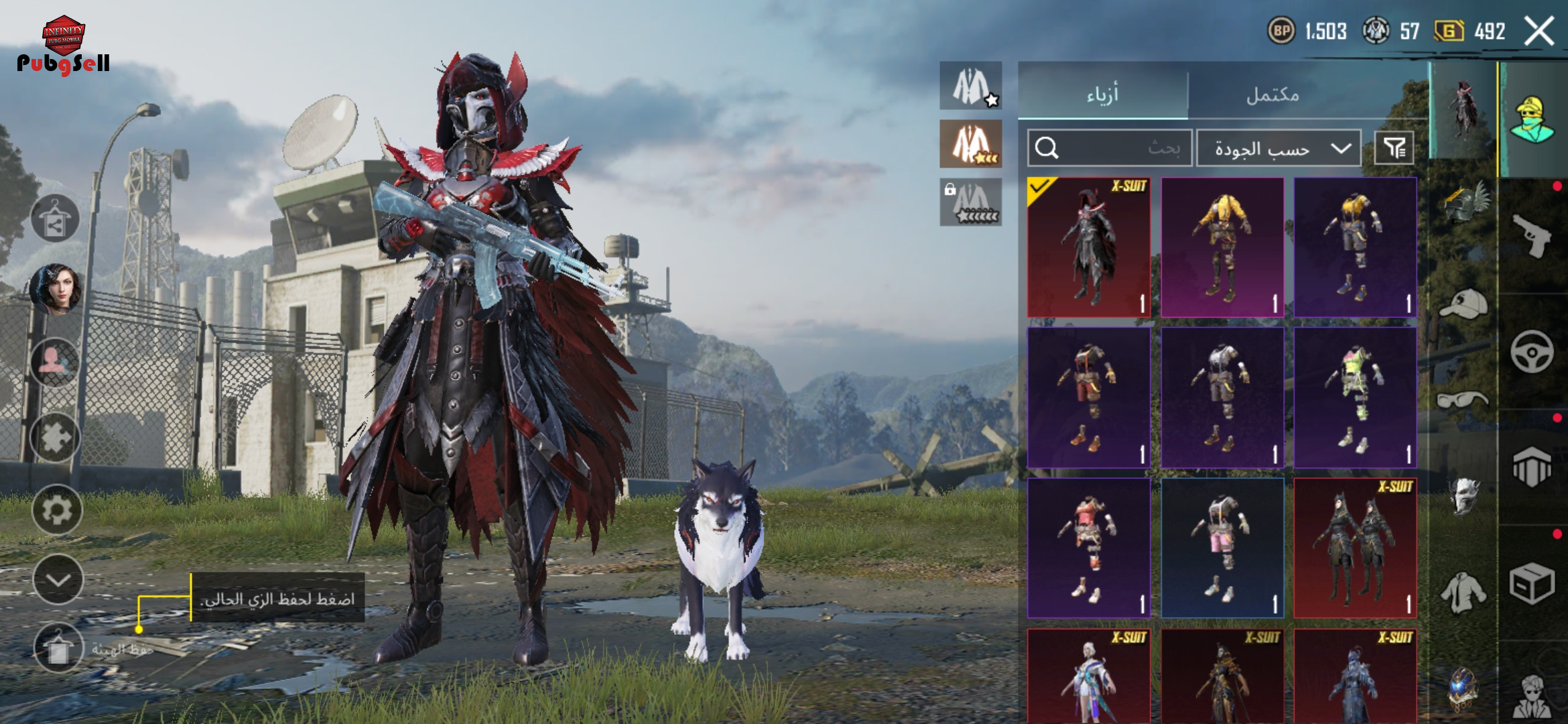Close the inventory screen with the X
Screen dimensions: 1568x724
[x=1539, y=31]
